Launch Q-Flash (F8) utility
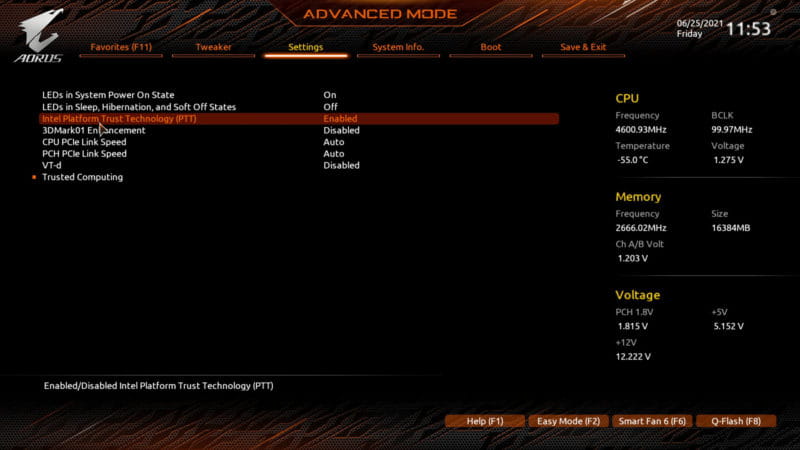The image size is (800, 450). point(735,422)
